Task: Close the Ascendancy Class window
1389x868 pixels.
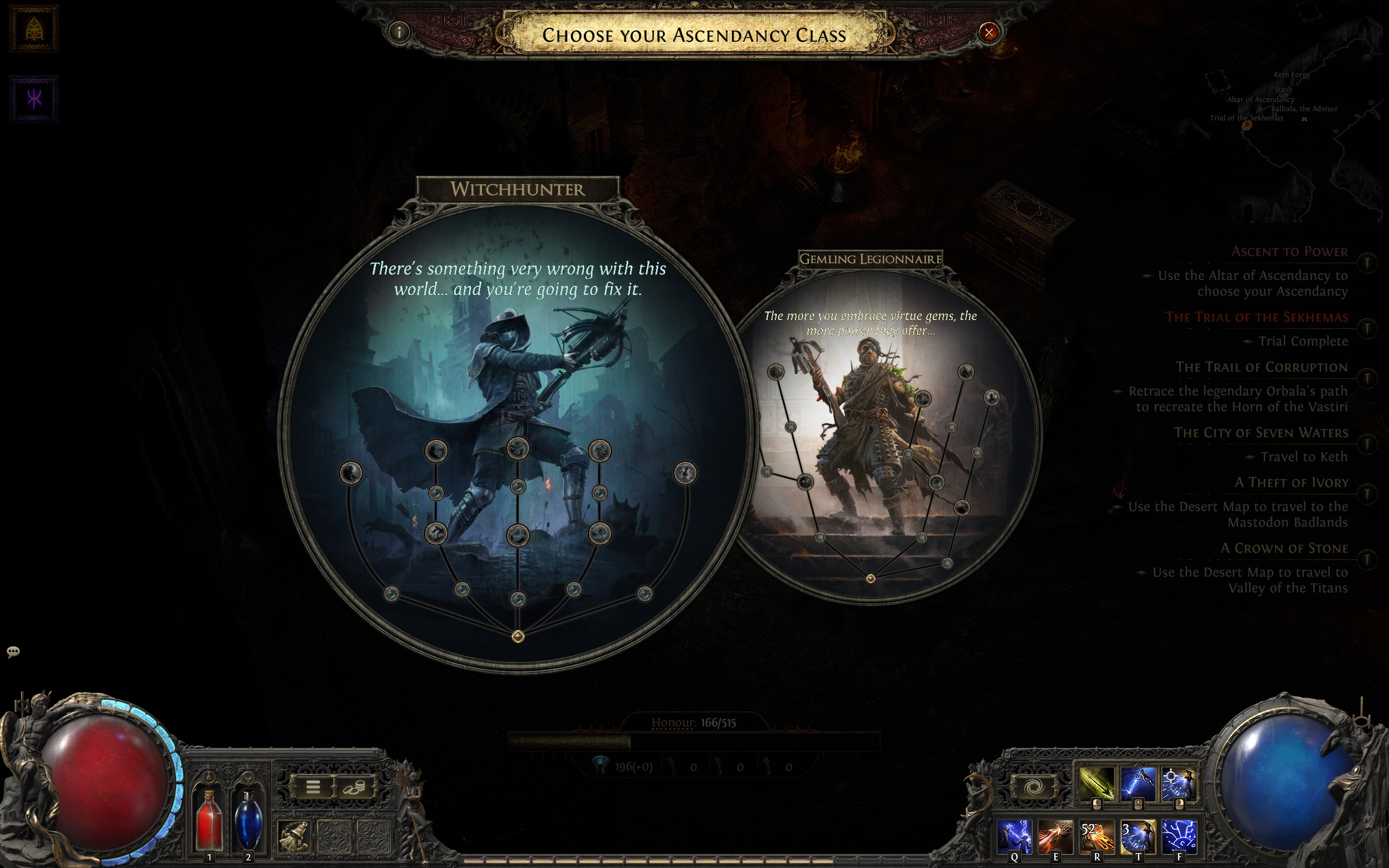Action: point(989,32)
